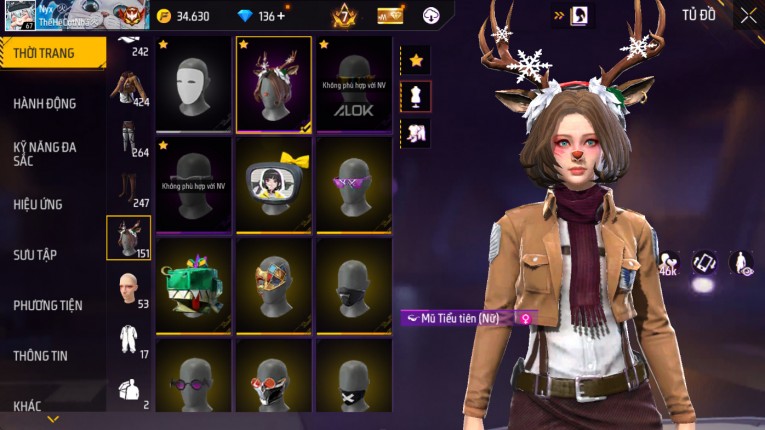The width and height of the screenshot is (765, 430).
Task: Tap the phone rotation icon
Action: (705, 263)
